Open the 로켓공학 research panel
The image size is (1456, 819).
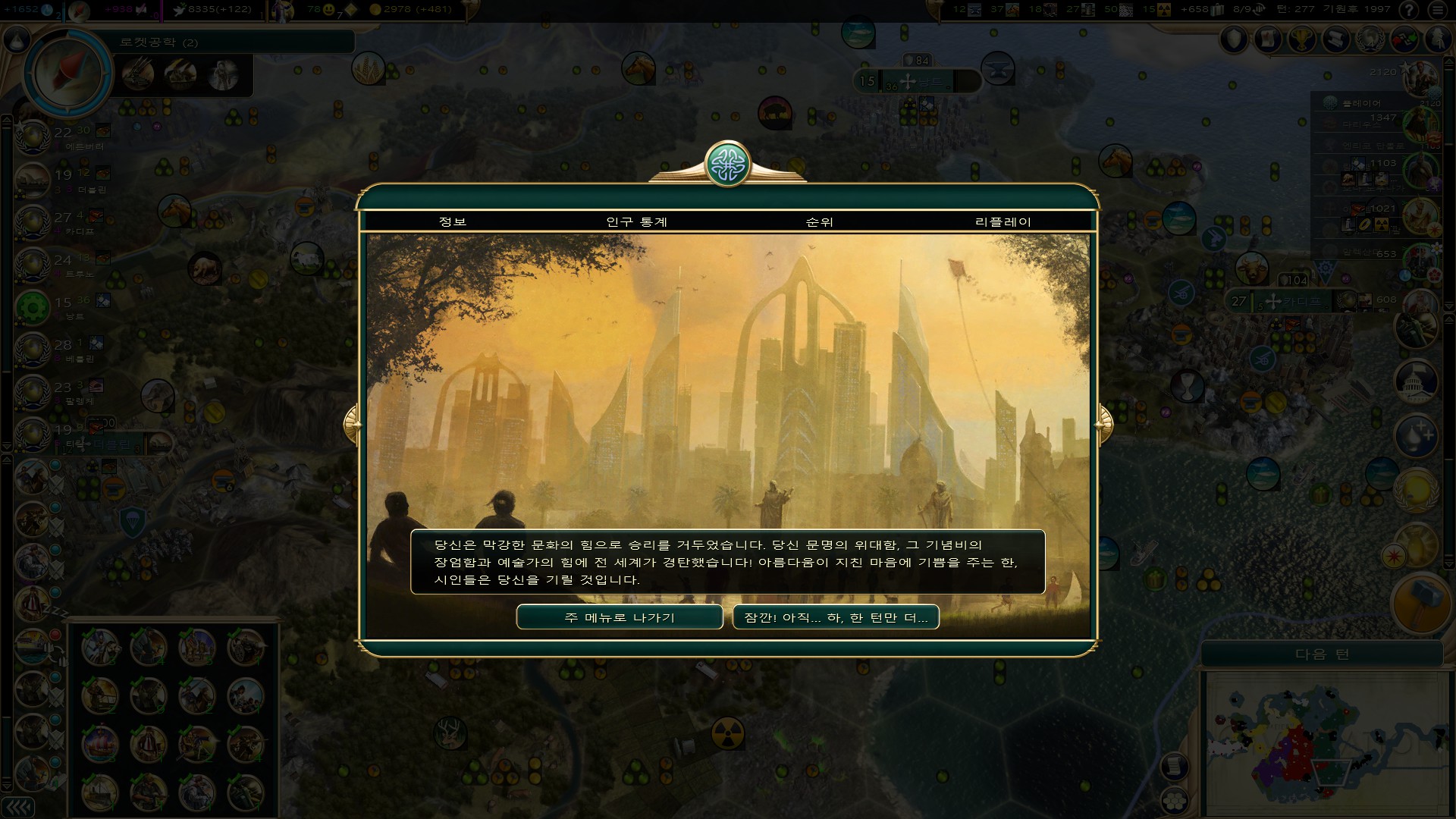point(68,74)
